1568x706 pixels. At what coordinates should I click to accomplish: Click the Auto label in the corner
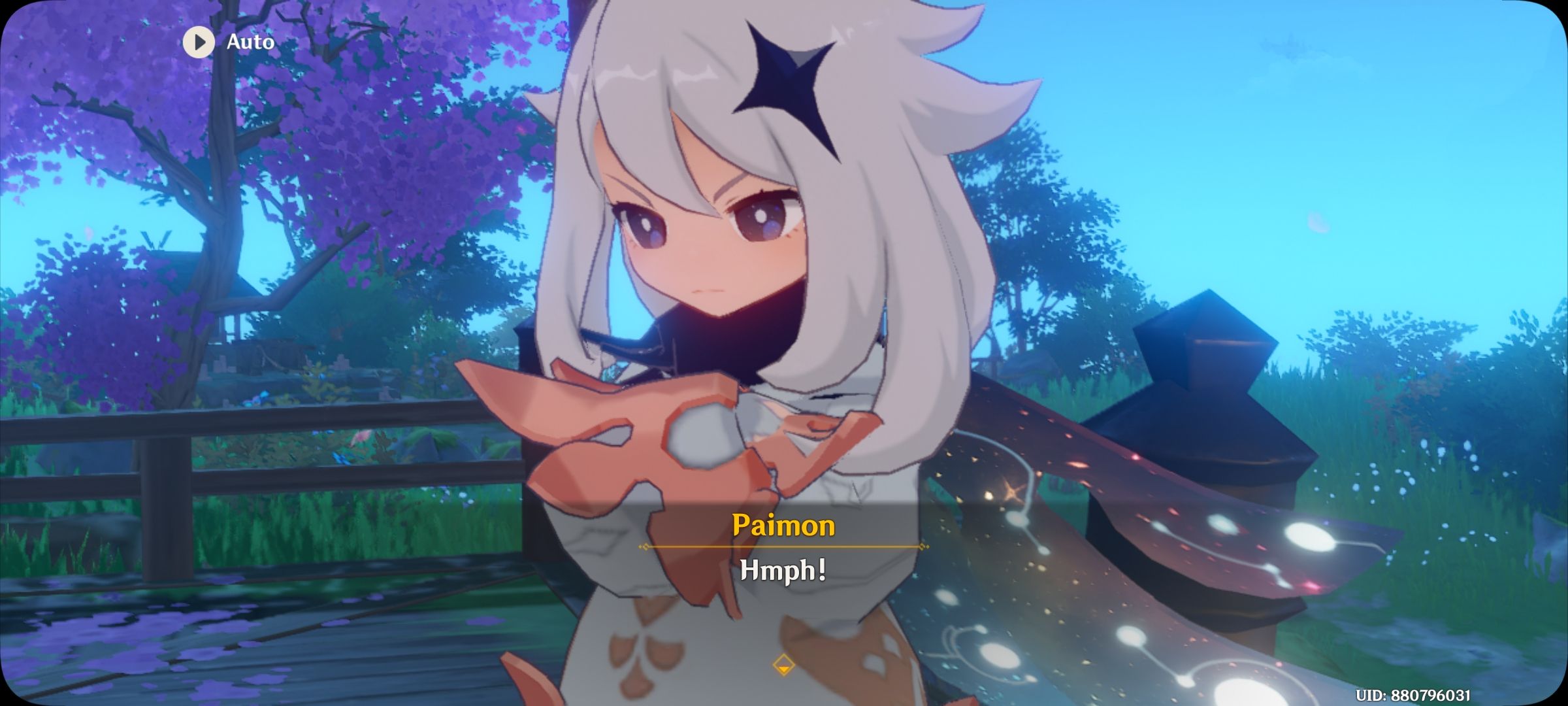250,43
